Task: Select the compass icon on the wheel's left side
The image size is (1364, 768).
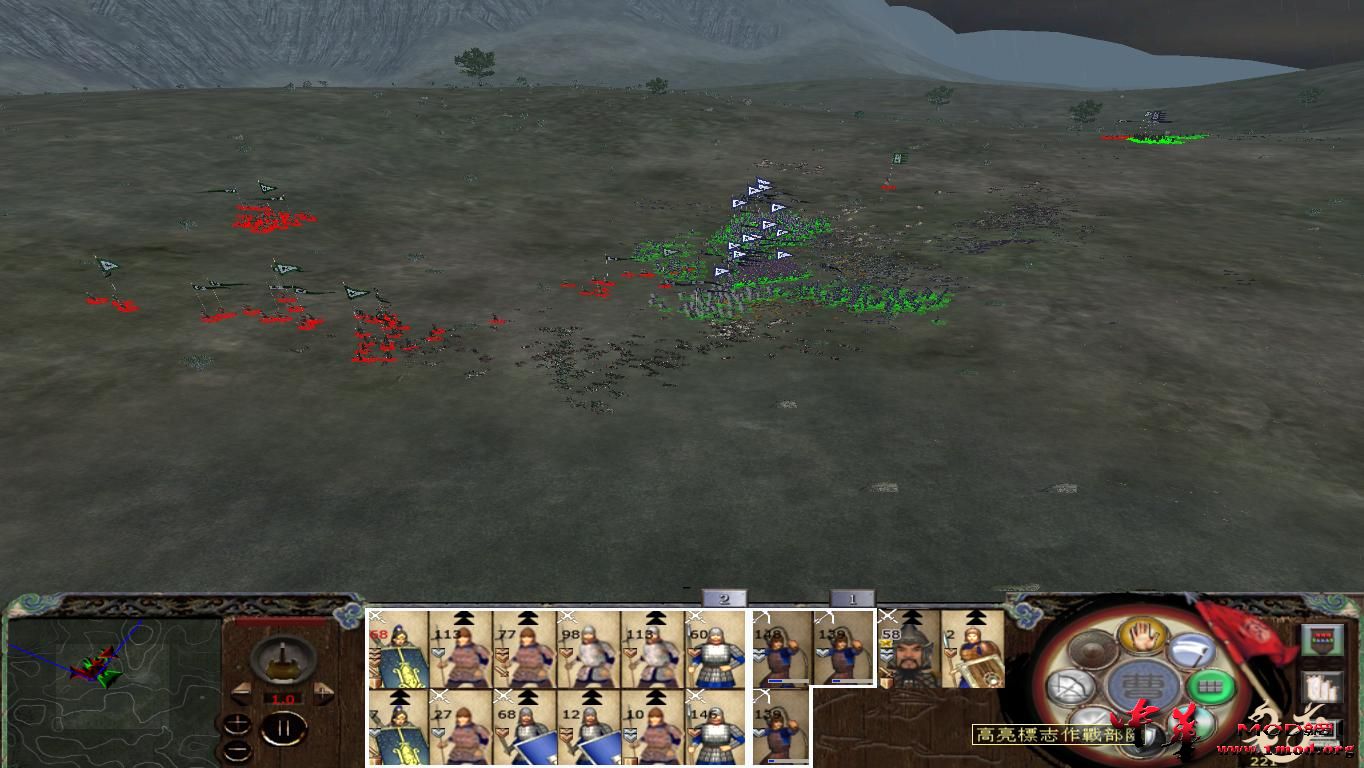Action: click(1070, 688)
